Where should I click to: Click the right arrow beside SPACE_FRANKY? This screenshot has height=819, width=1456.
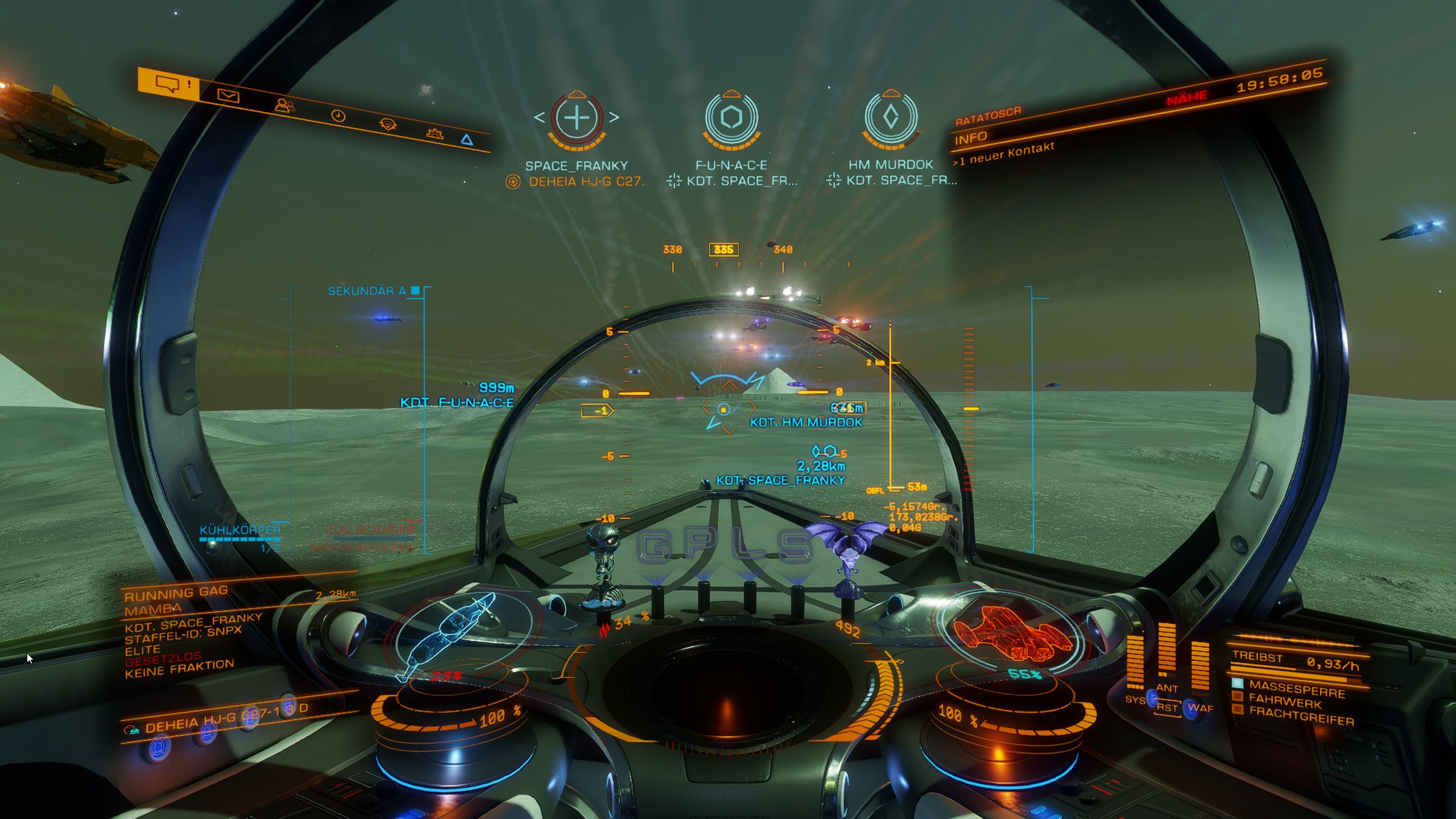coord(614,118)
